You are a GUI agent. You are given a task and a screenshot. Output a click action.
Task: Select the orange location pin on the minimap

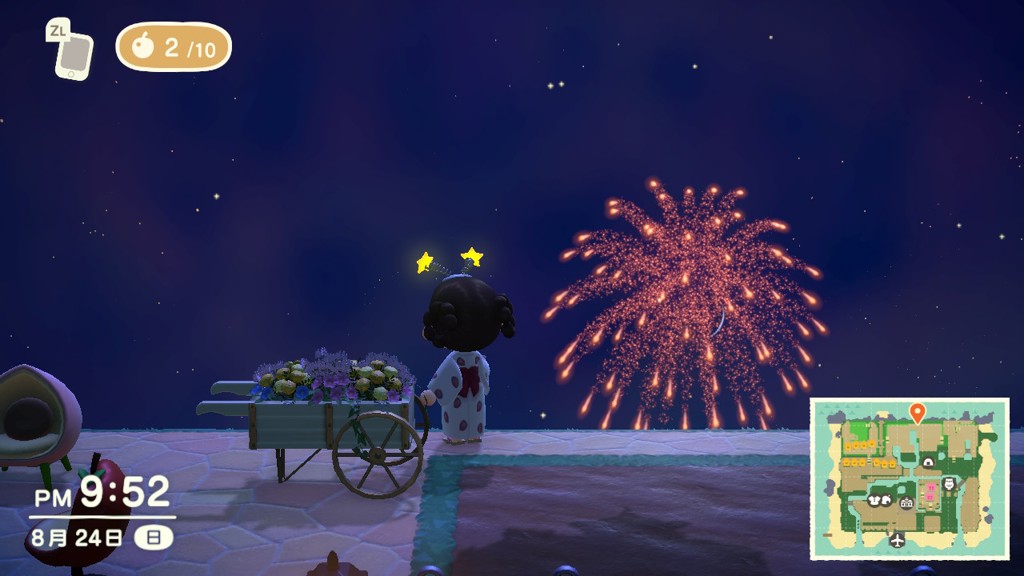point(917,411)
